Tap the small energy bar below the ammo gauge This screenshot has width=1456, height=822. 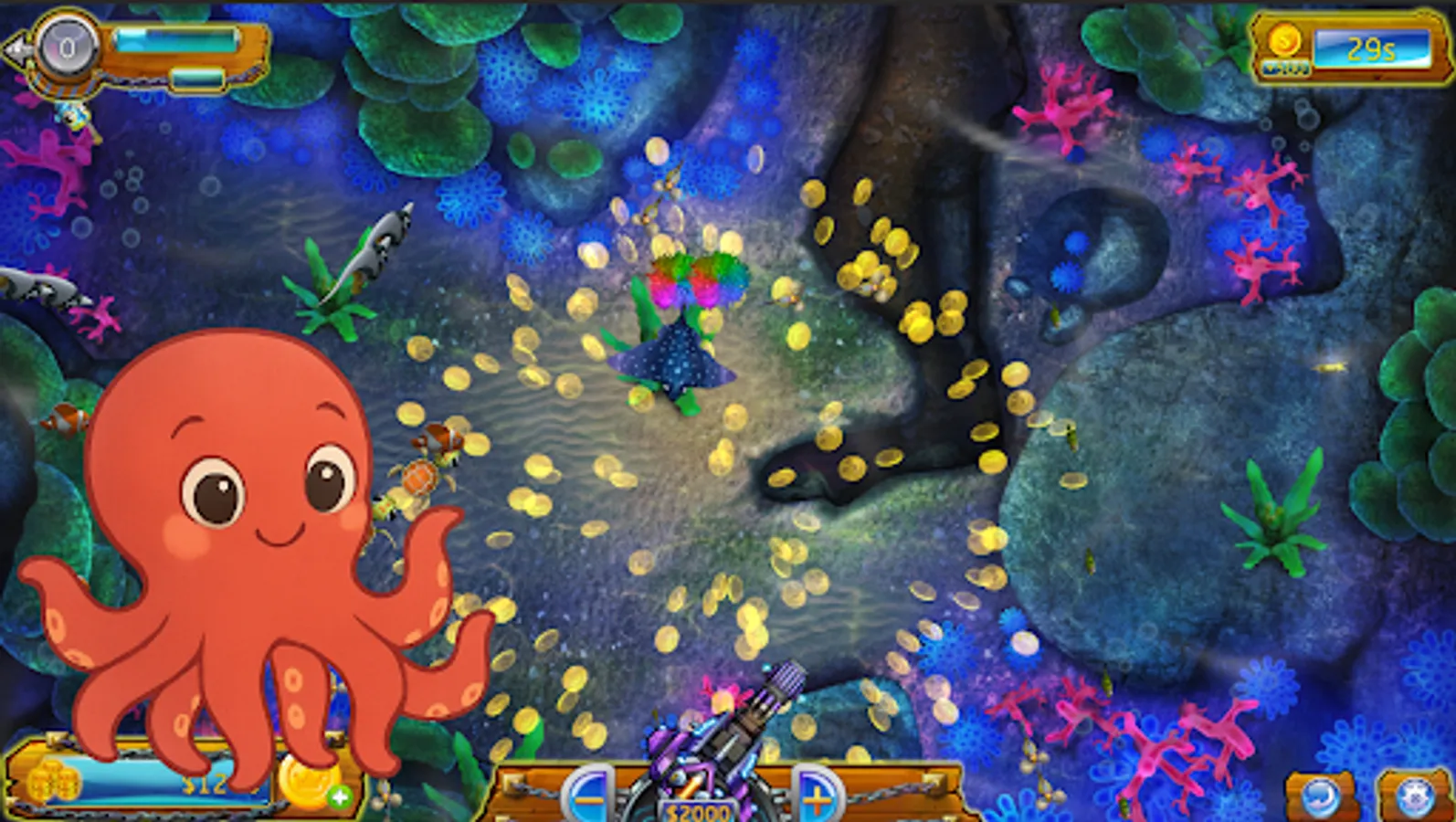[196, 78]
